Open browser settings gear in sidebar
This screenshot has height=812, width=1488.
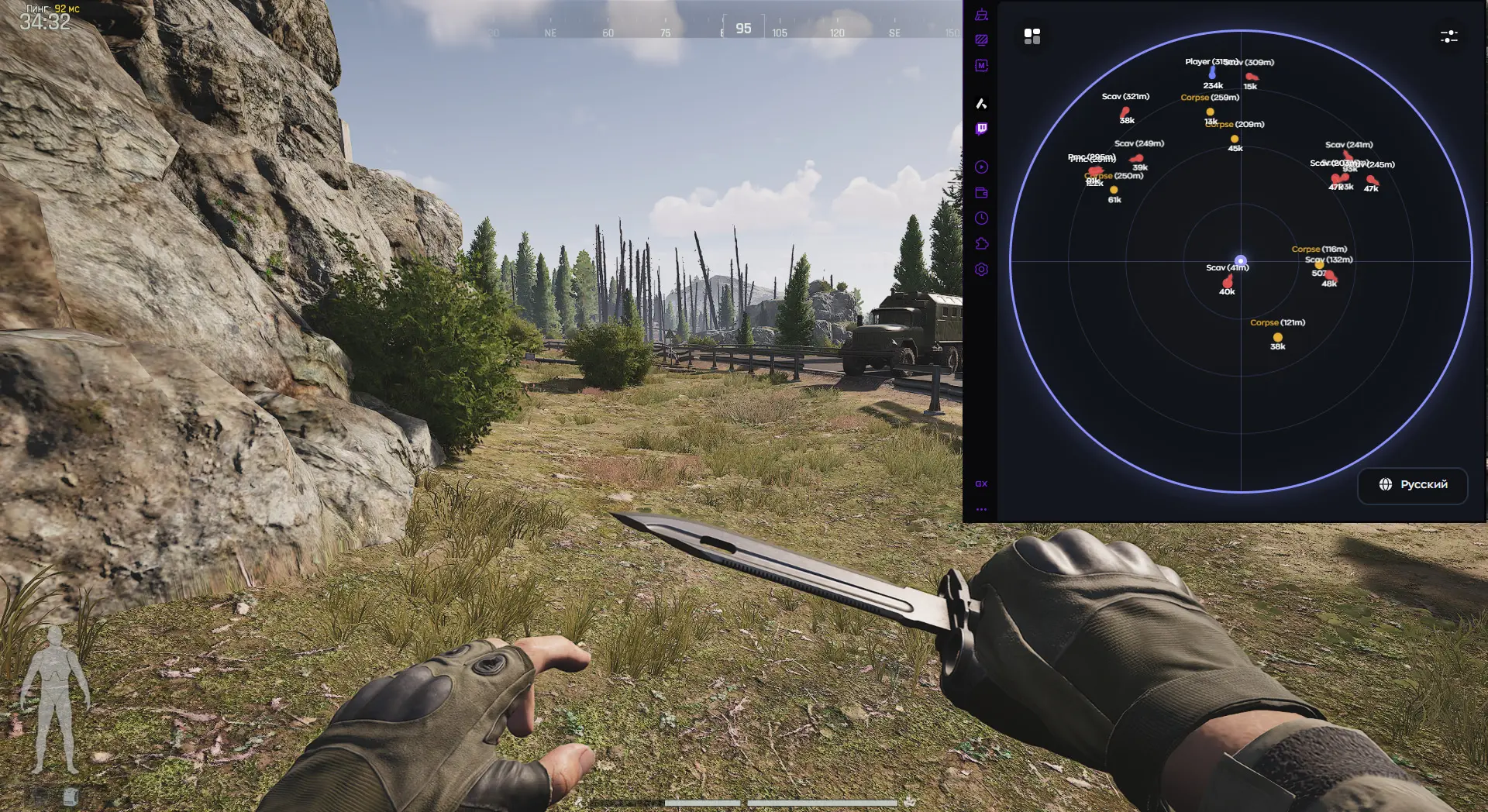coord(981,270)
